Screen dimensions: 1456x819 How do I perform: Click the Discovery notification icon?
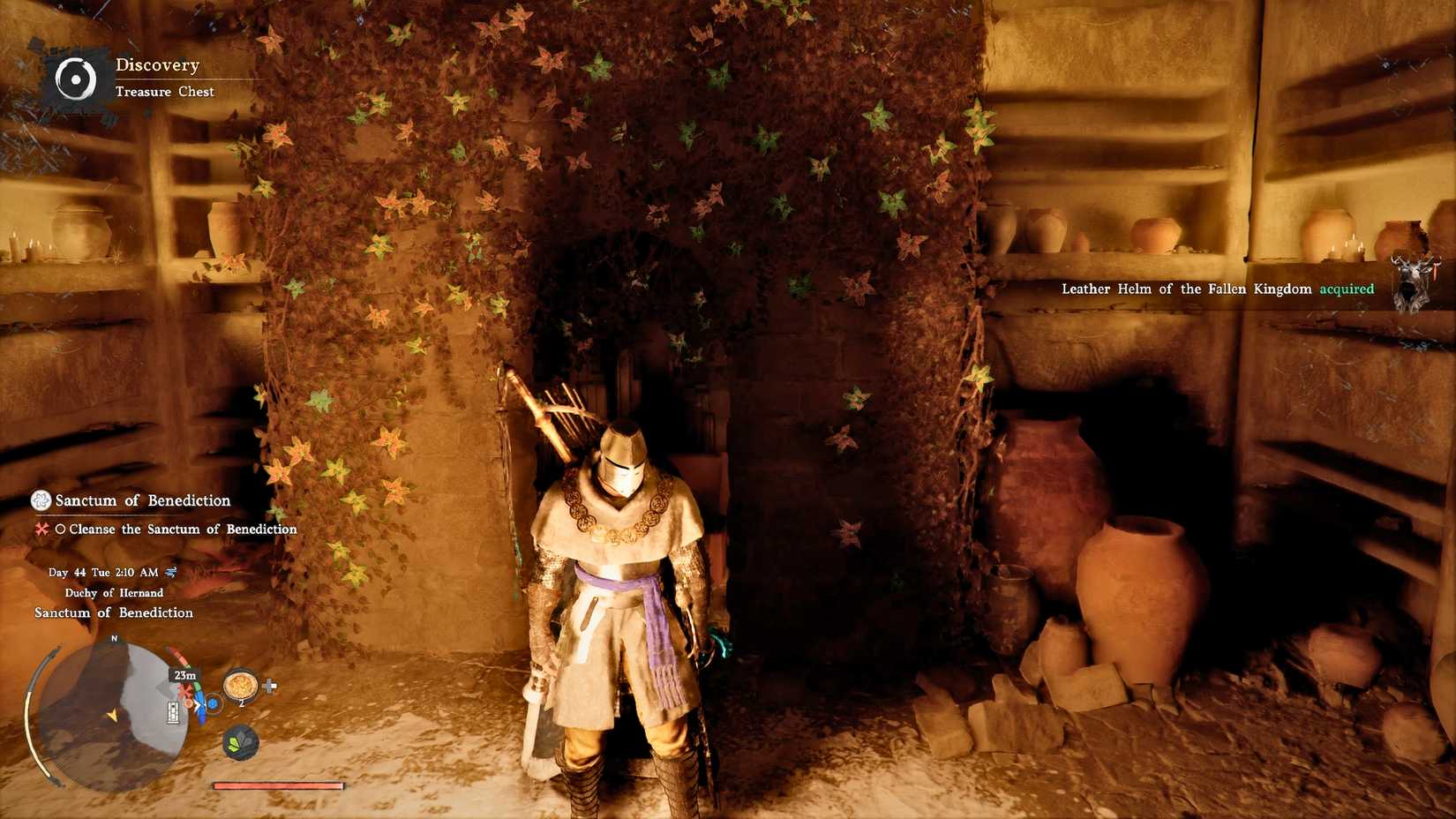tap(78, 78)
